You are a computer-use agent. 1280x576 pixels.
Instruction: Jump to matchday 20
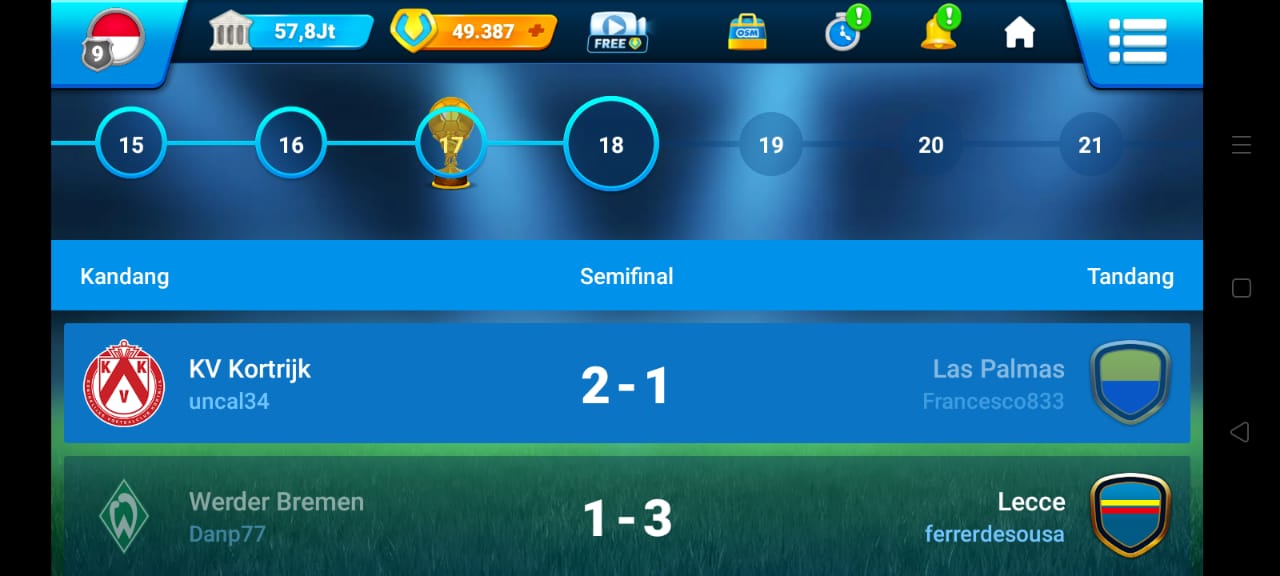click(931, 145)
